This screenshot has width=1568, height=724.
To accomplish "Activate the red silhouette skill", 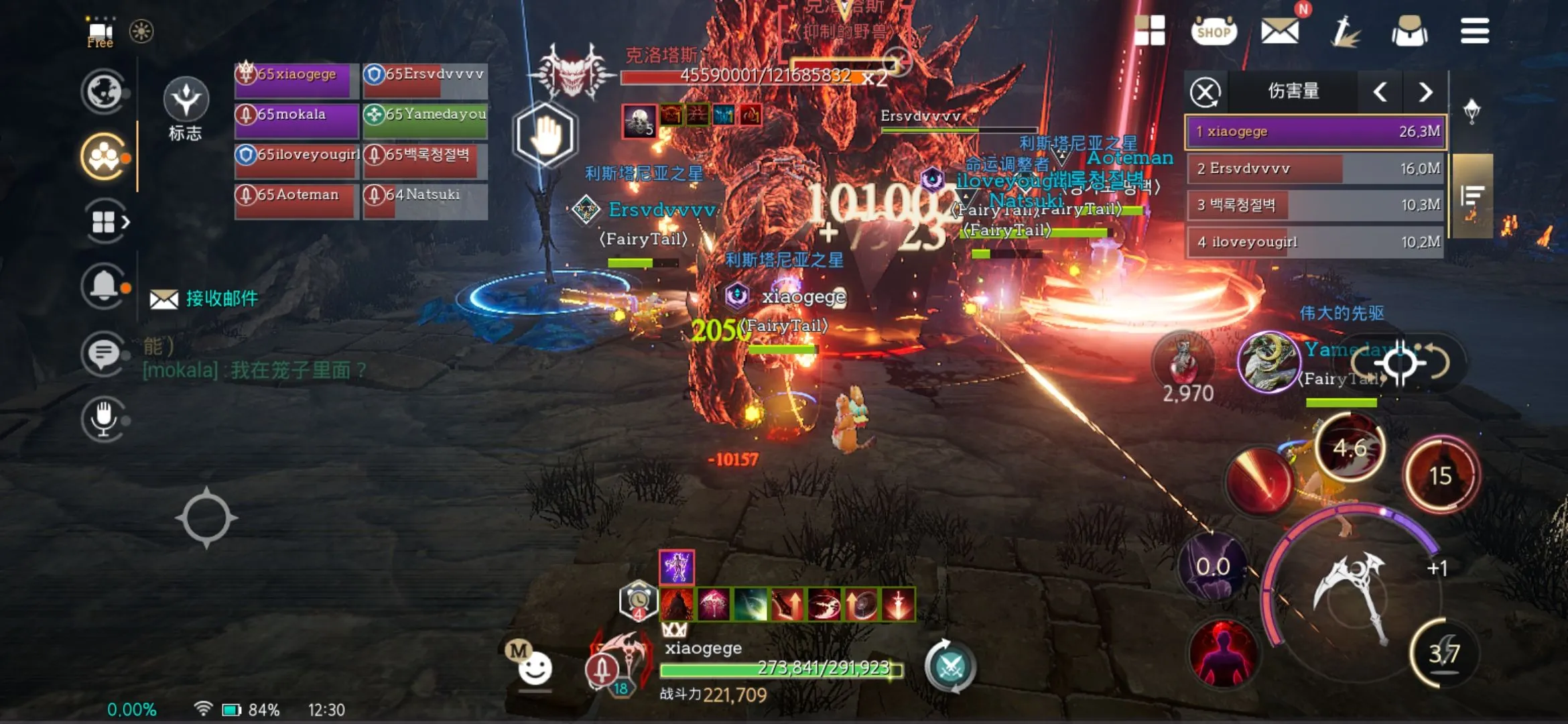I will pos(1224,653).
